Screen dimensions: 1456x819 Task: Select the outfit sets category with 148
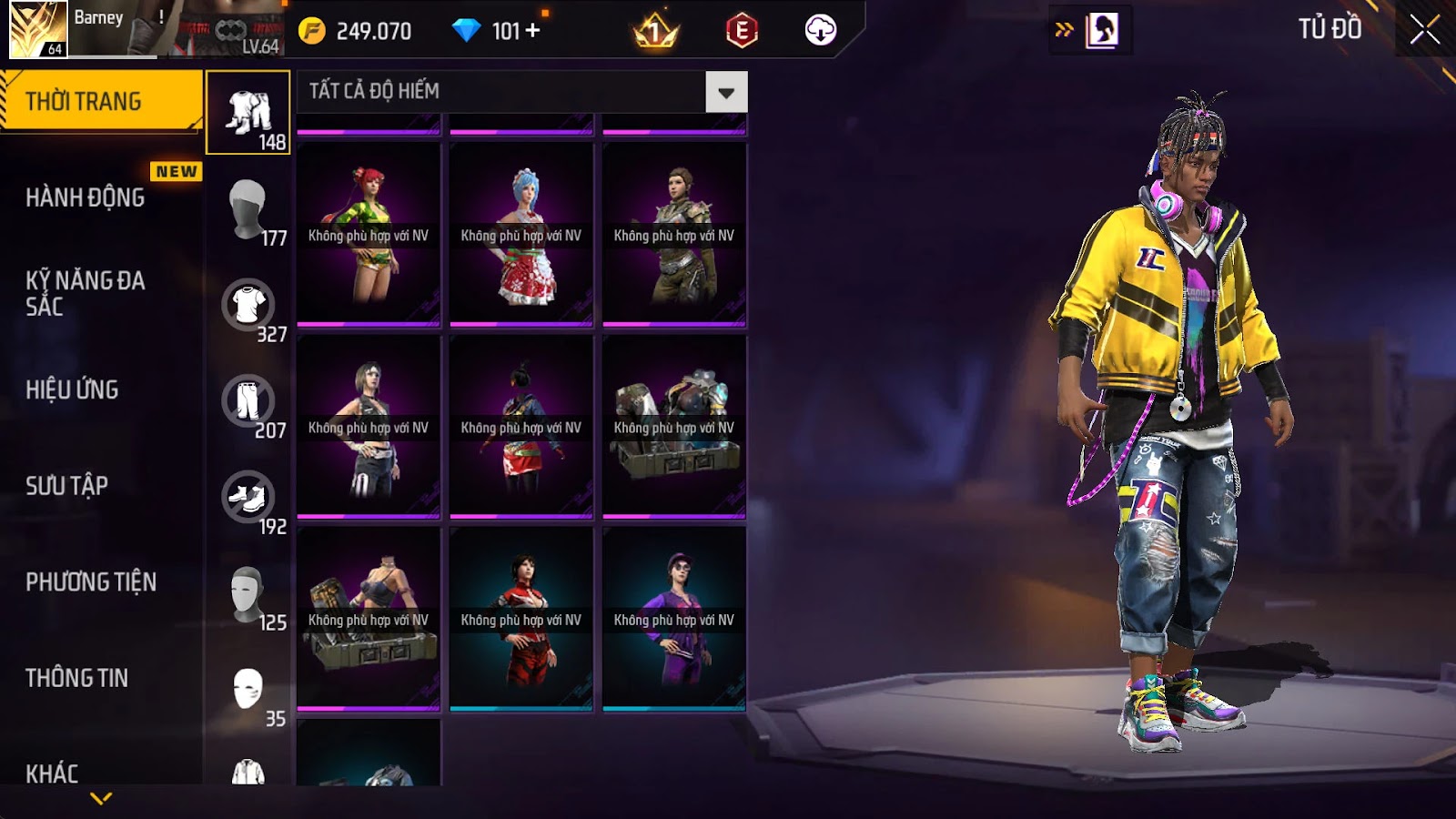click(x=248, y=113)
